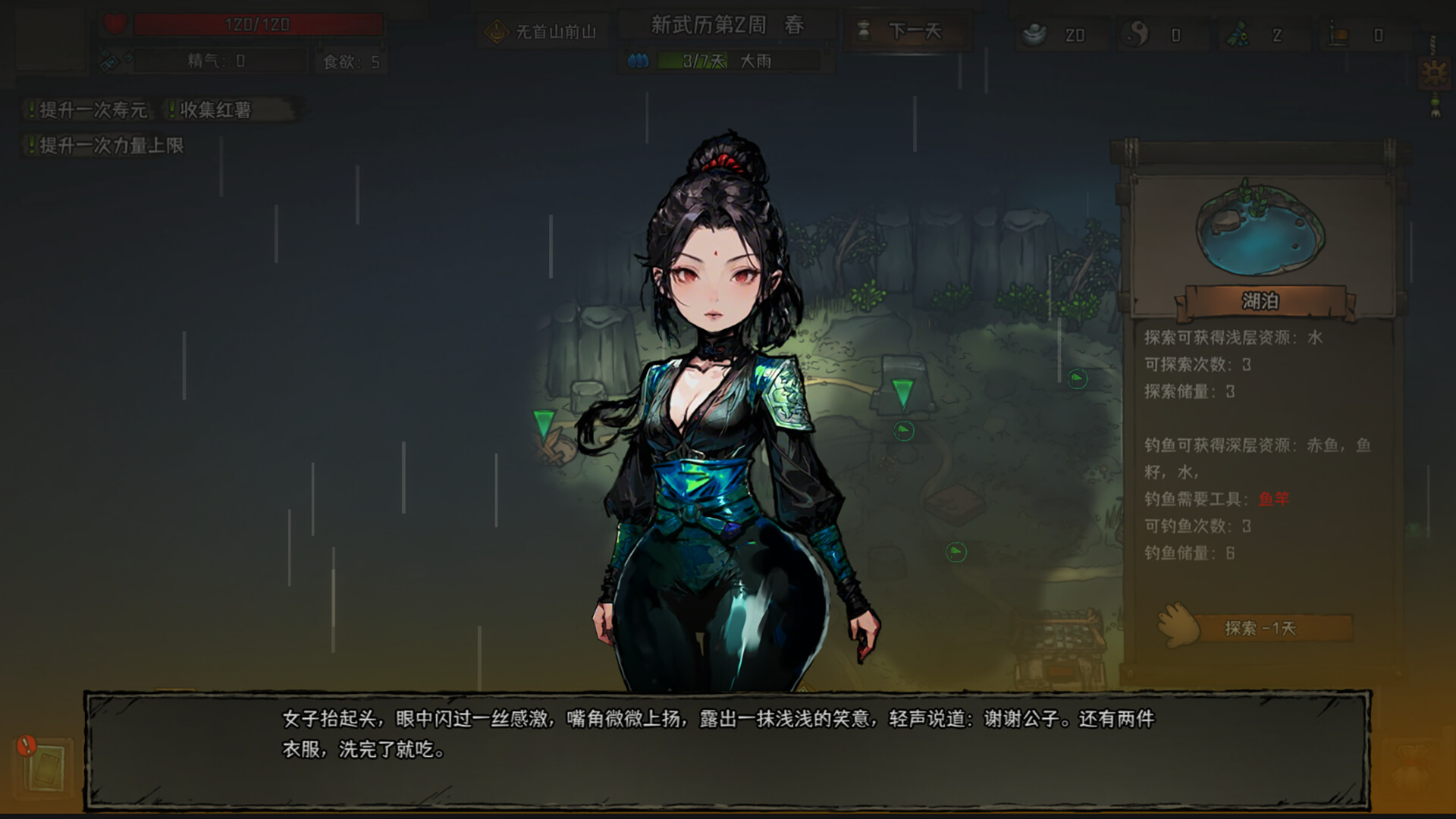This screenshot has height=819, width=1456.
Task: Click the diamond location icon beside 无首山前山
Action: pyautogui.click(x=497, y=30)
